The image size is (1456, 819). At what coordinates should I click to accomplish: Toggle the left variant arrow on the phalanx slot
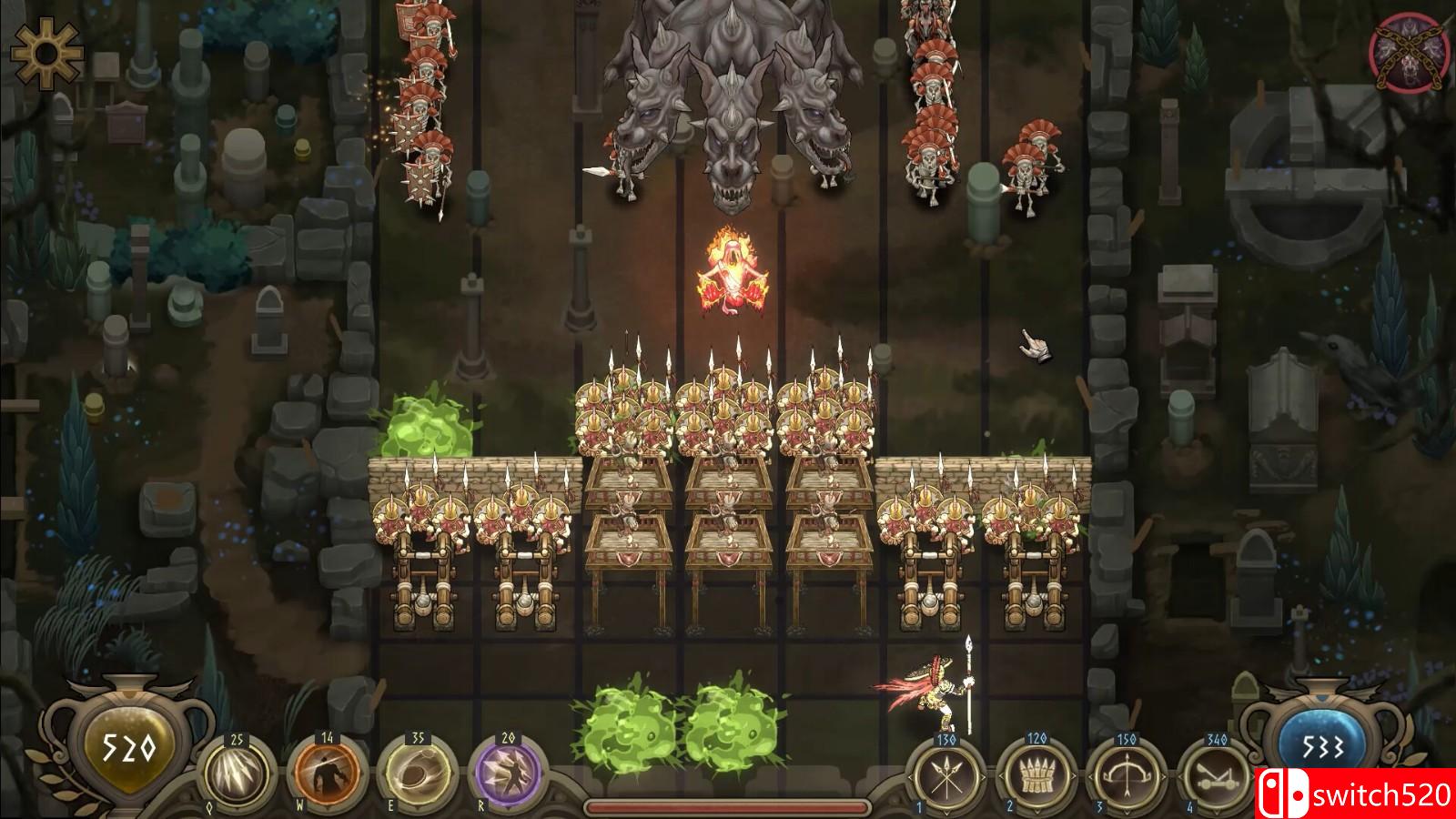(1000, 777)
